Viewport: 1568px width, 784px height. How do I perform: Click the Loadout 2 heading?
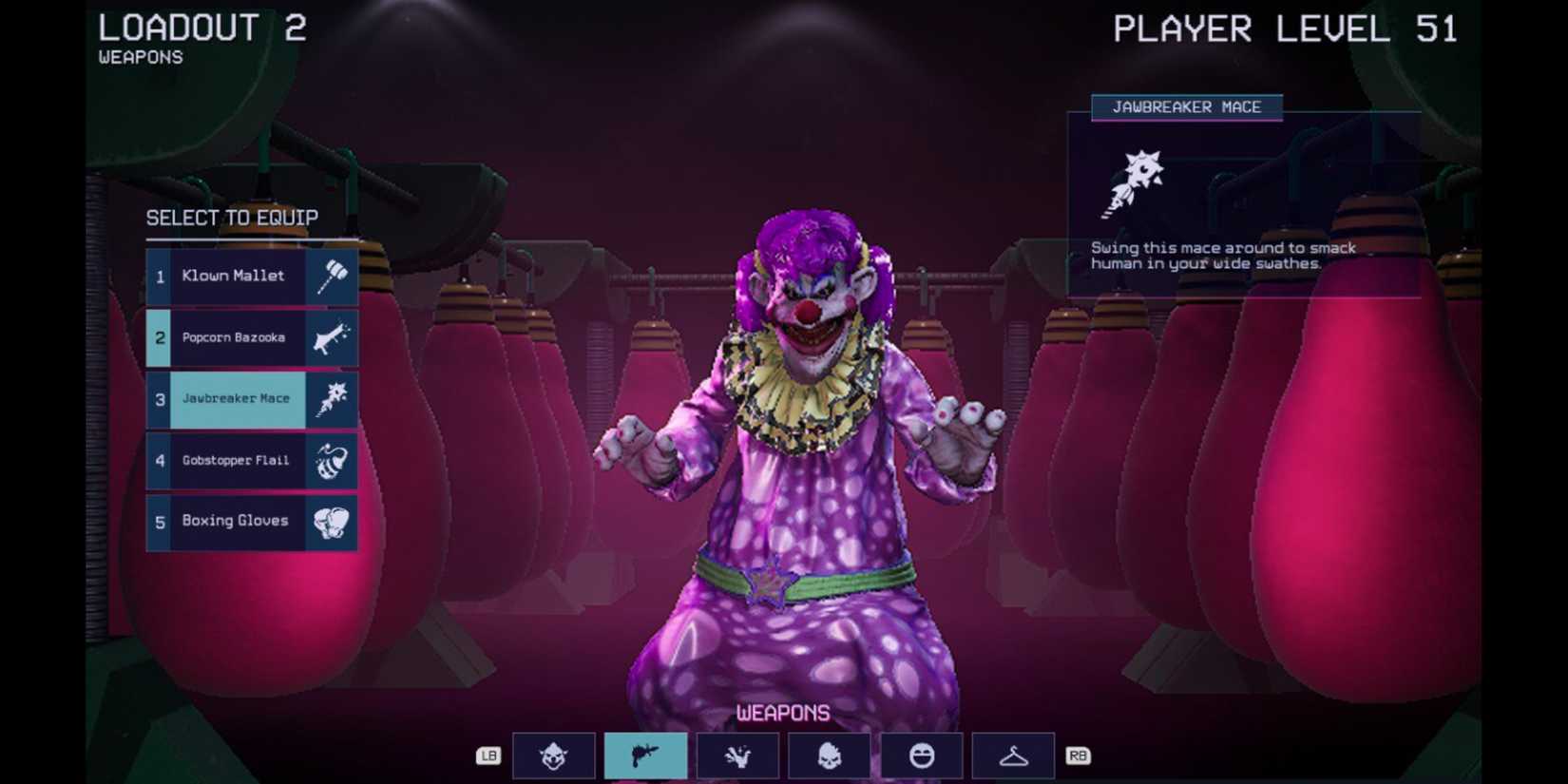click(201, 29)
